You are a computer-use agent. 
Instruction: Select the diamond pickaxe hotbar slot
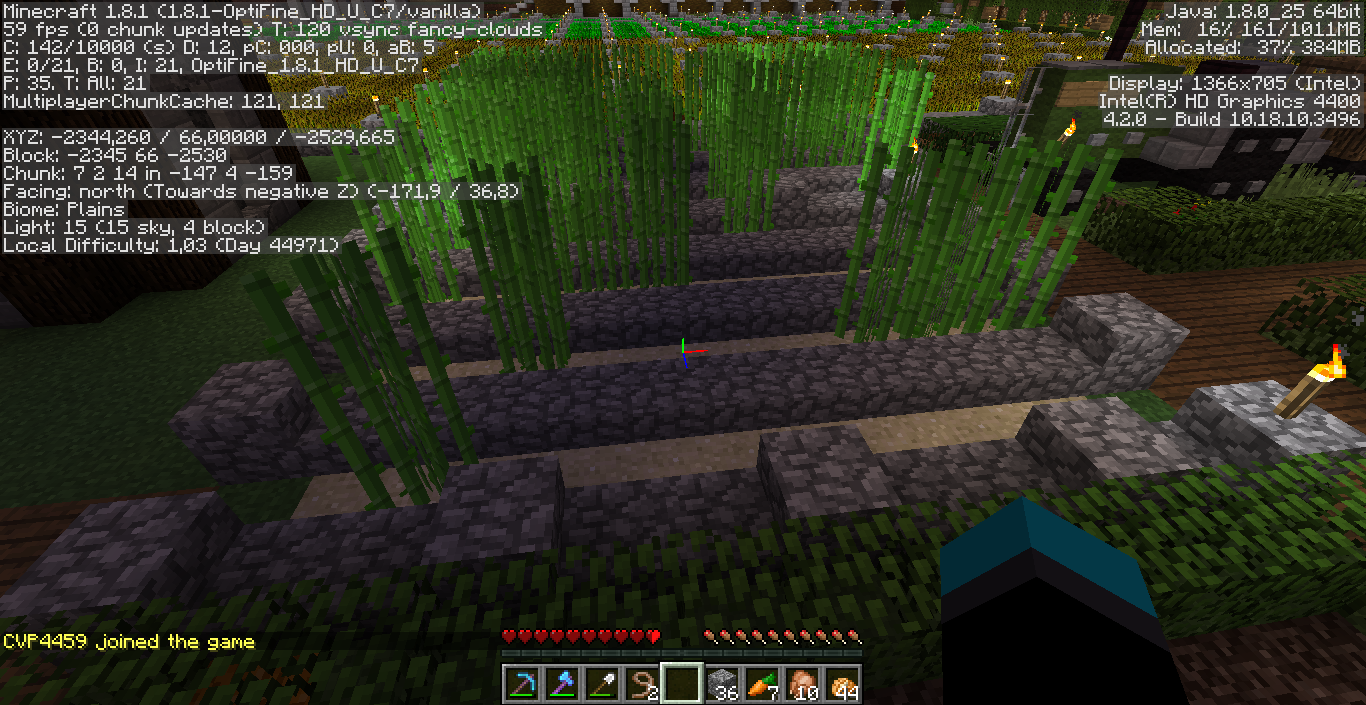pyautogui.click(x=521, y=683)
